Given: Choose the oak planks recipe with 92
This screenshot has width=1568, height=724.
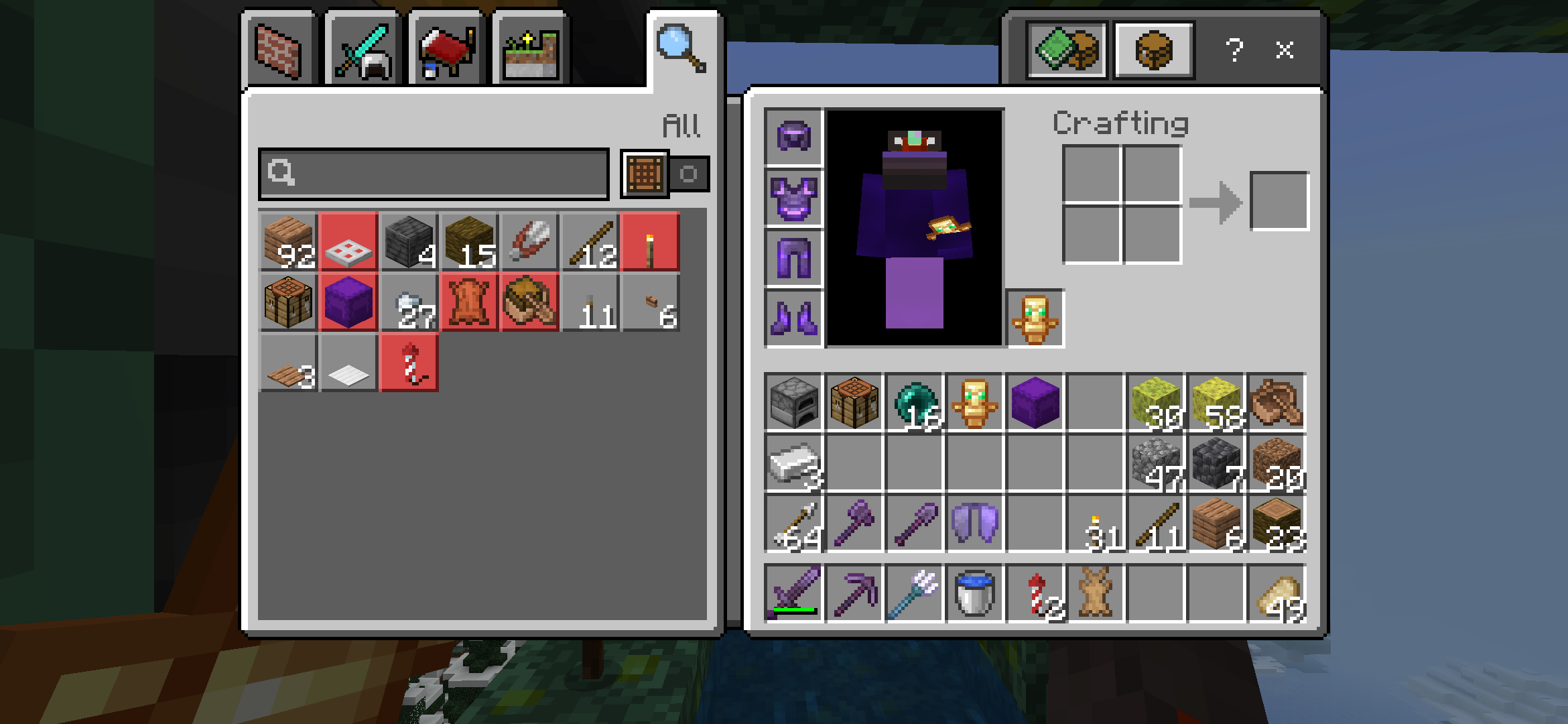Looking at the screenshot, I should tap(289, 242).
